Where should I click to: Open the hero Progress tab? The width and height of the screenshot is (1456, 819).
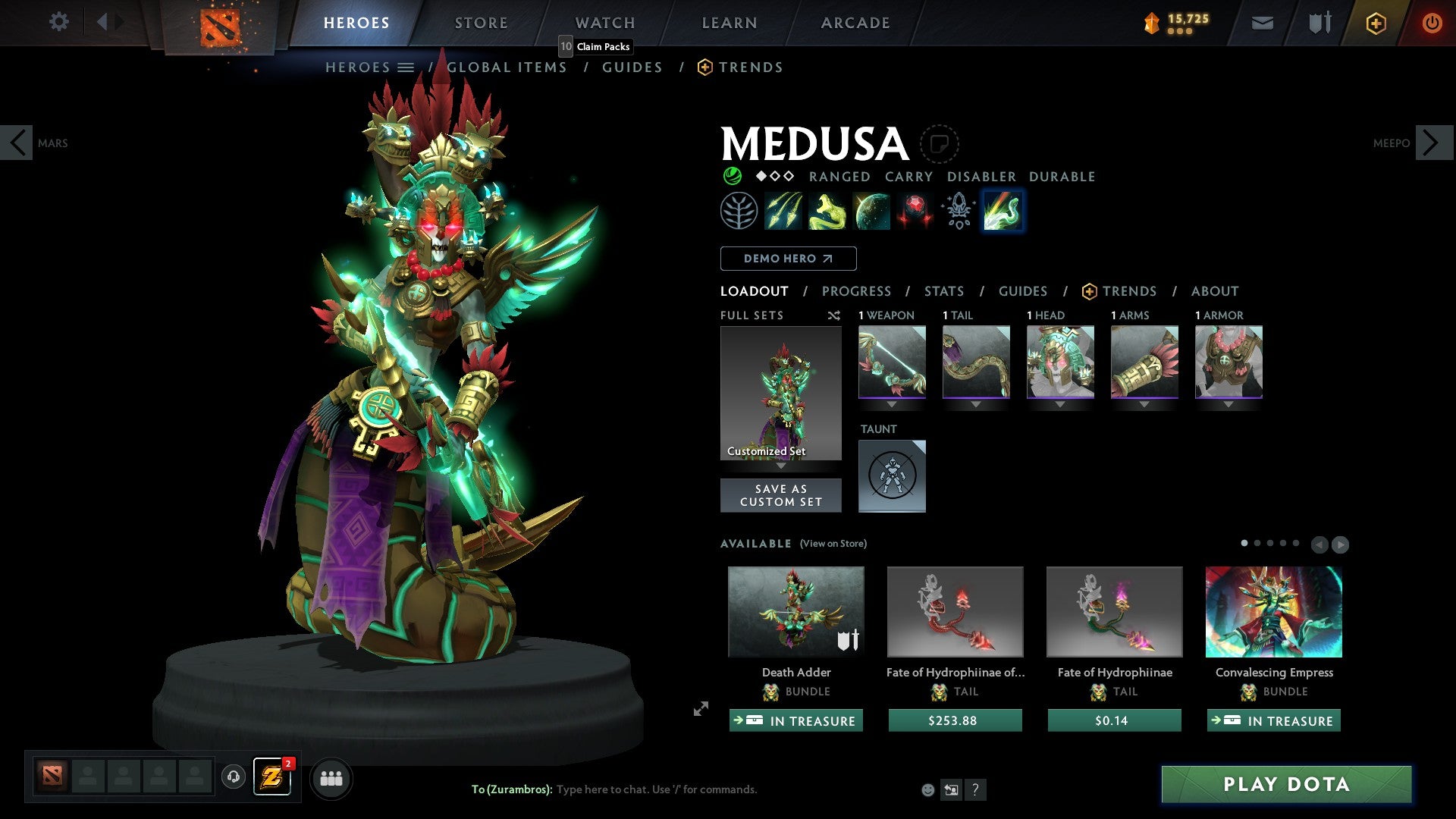[856, 291]
